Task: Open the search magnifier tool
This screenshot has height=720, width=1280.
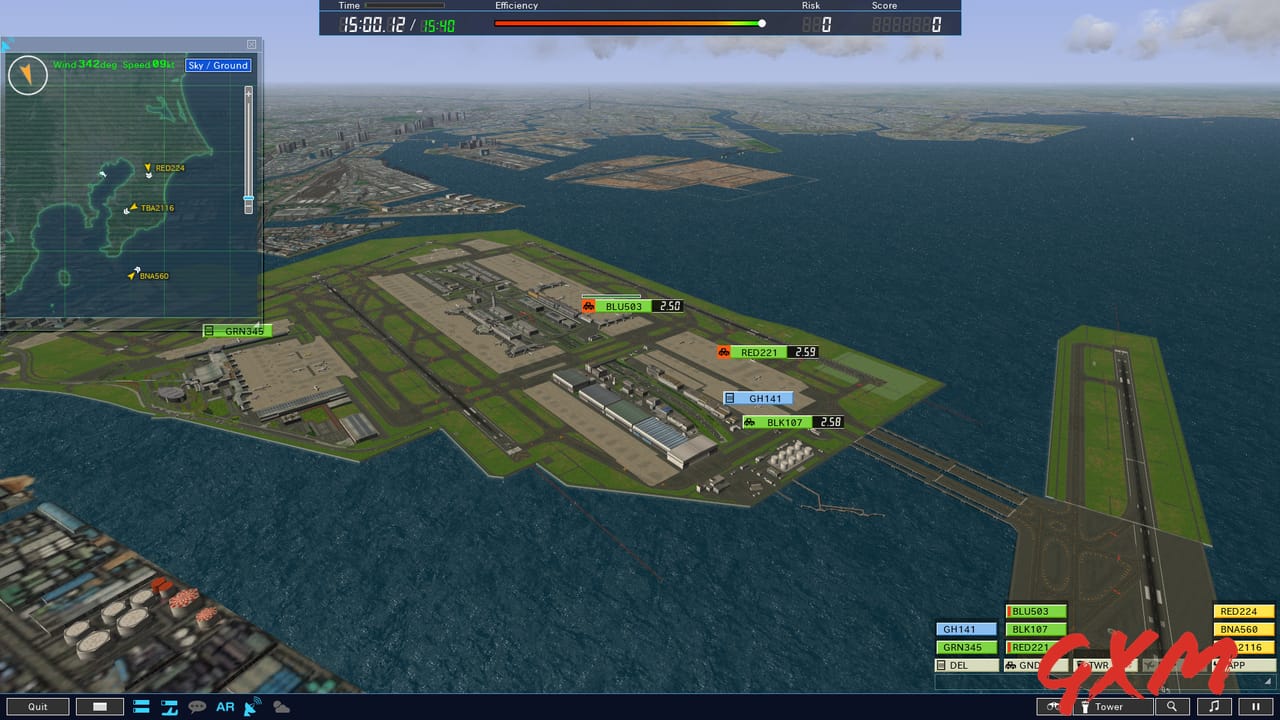Action: point(1172,707)
